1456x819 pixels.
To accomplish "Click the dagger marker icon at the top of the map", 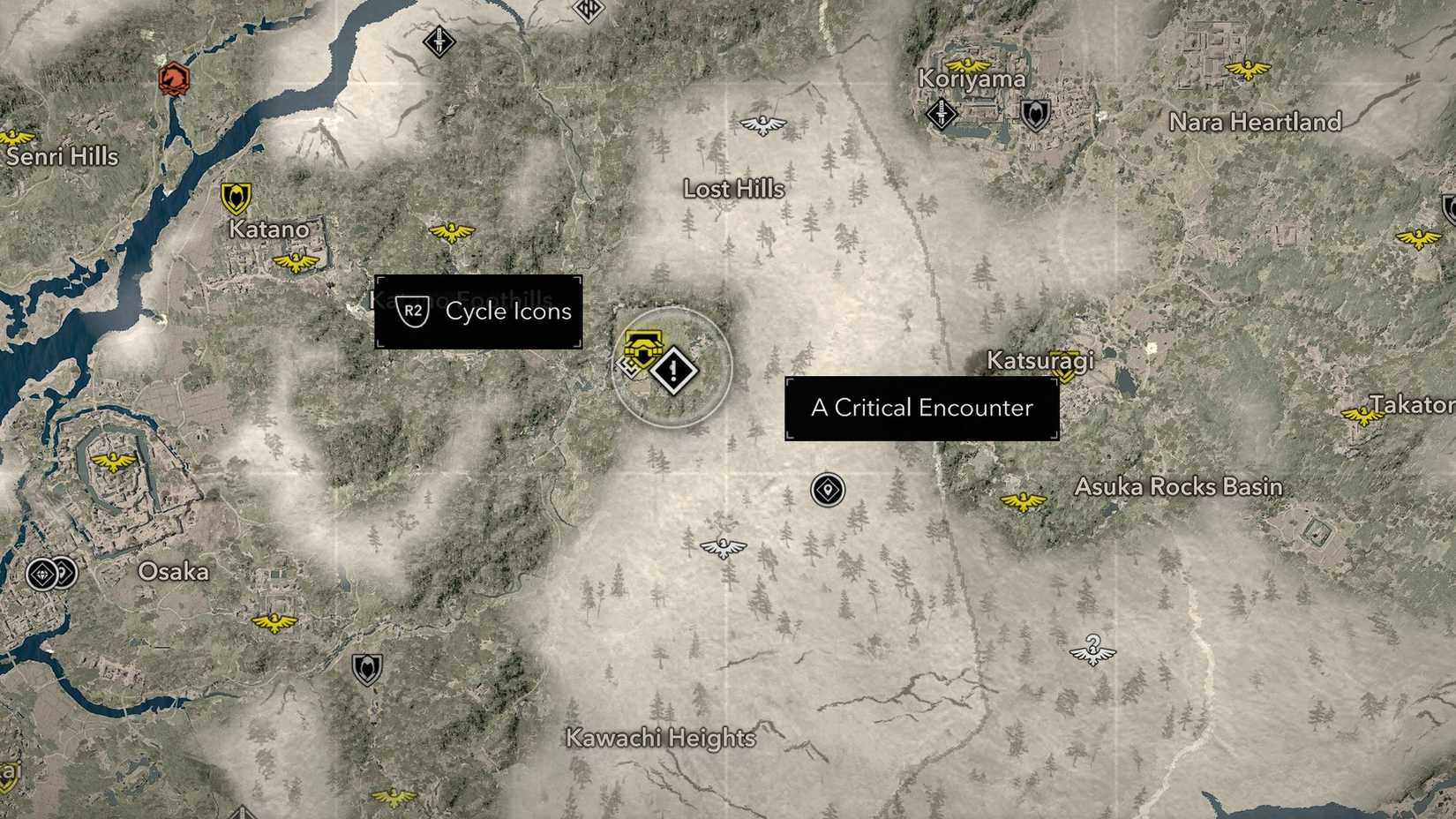I will [439, 41].
